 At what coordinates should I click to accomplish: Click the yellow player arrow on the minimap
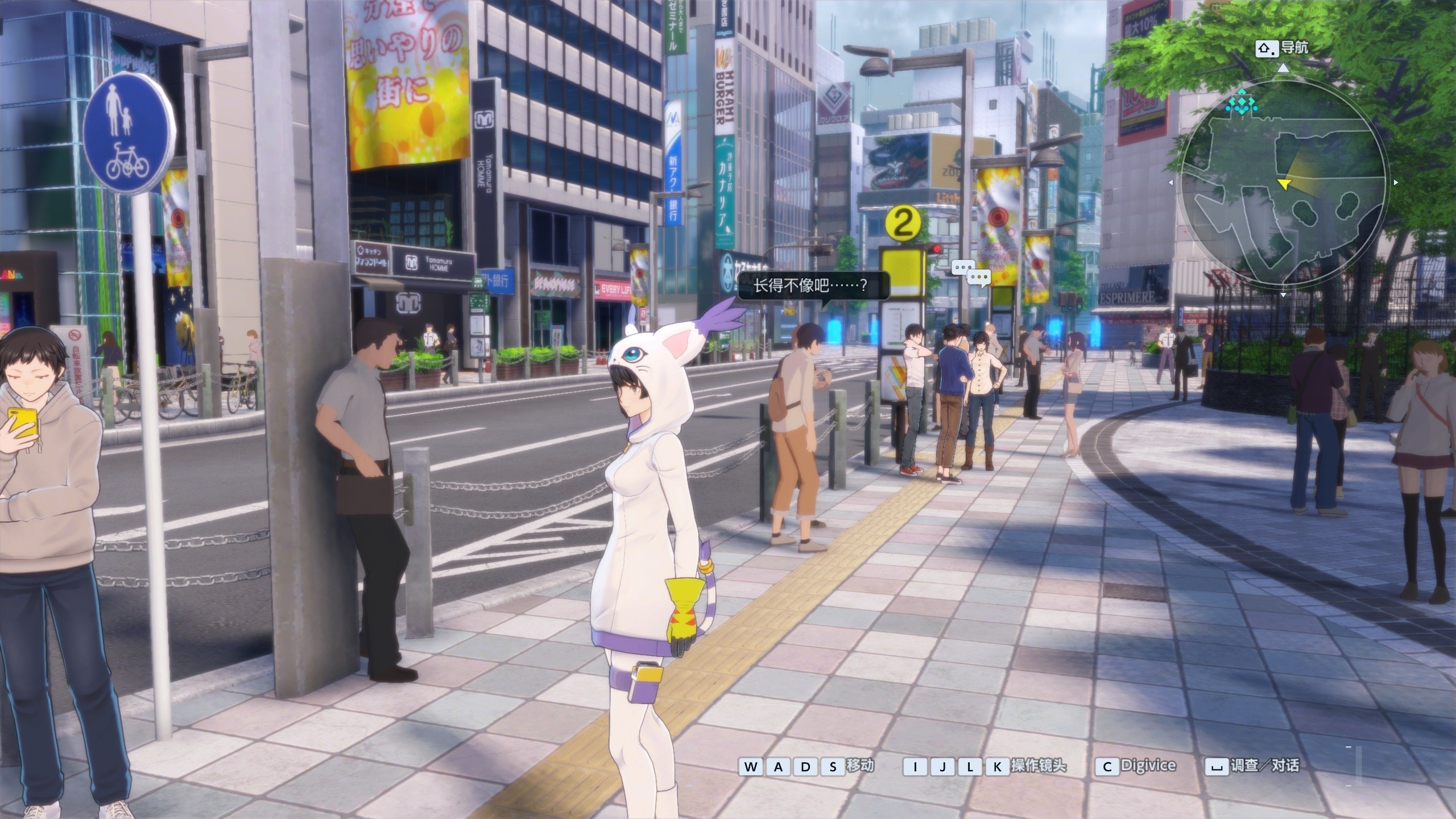tap(1284, 183)
